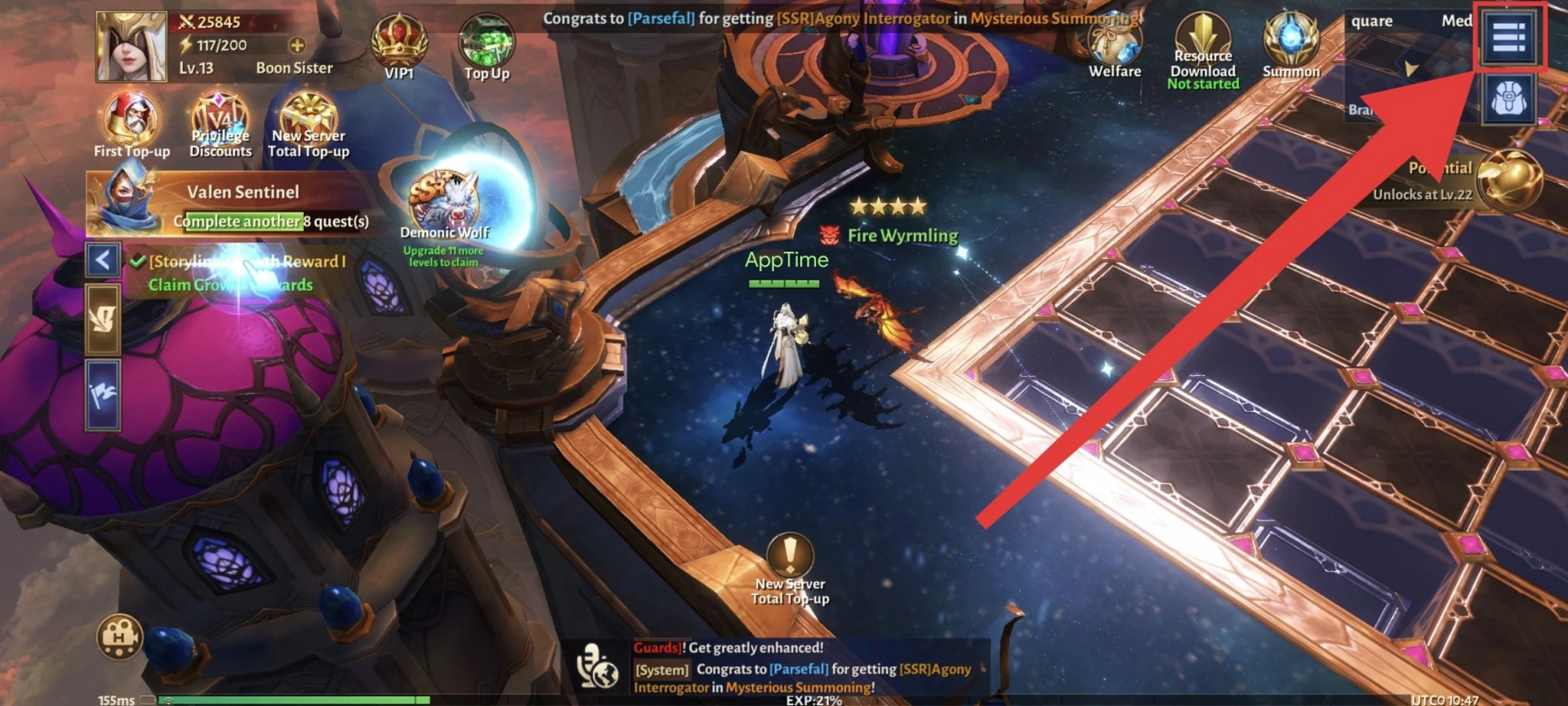Open the backpack inventory icon
Image resolution: width=1568 pixels, height=706 pixels.
1508,100
